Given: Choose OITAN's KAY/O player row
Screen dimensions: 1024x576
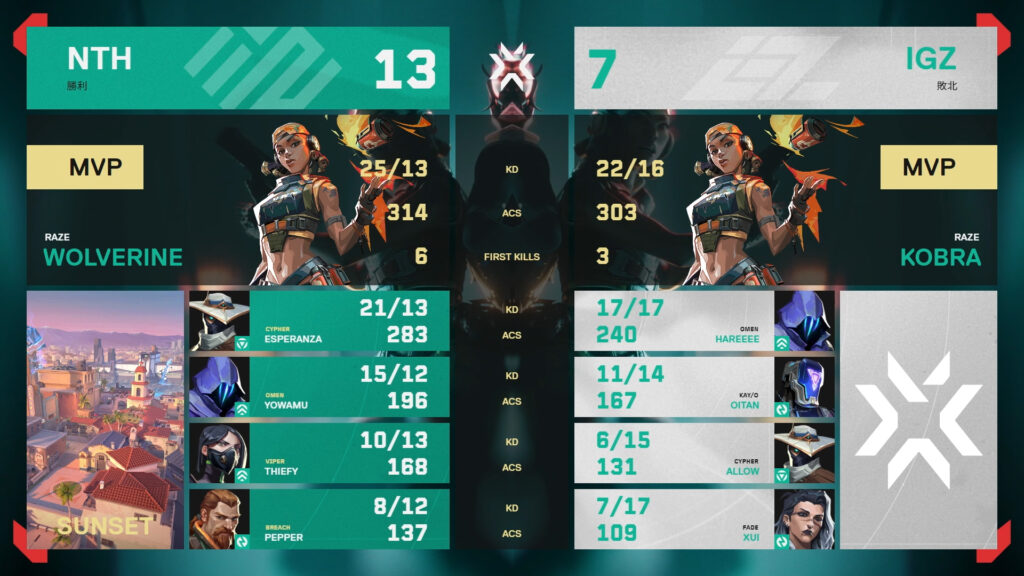Looking at the screenshot, I should click(704, 387).
